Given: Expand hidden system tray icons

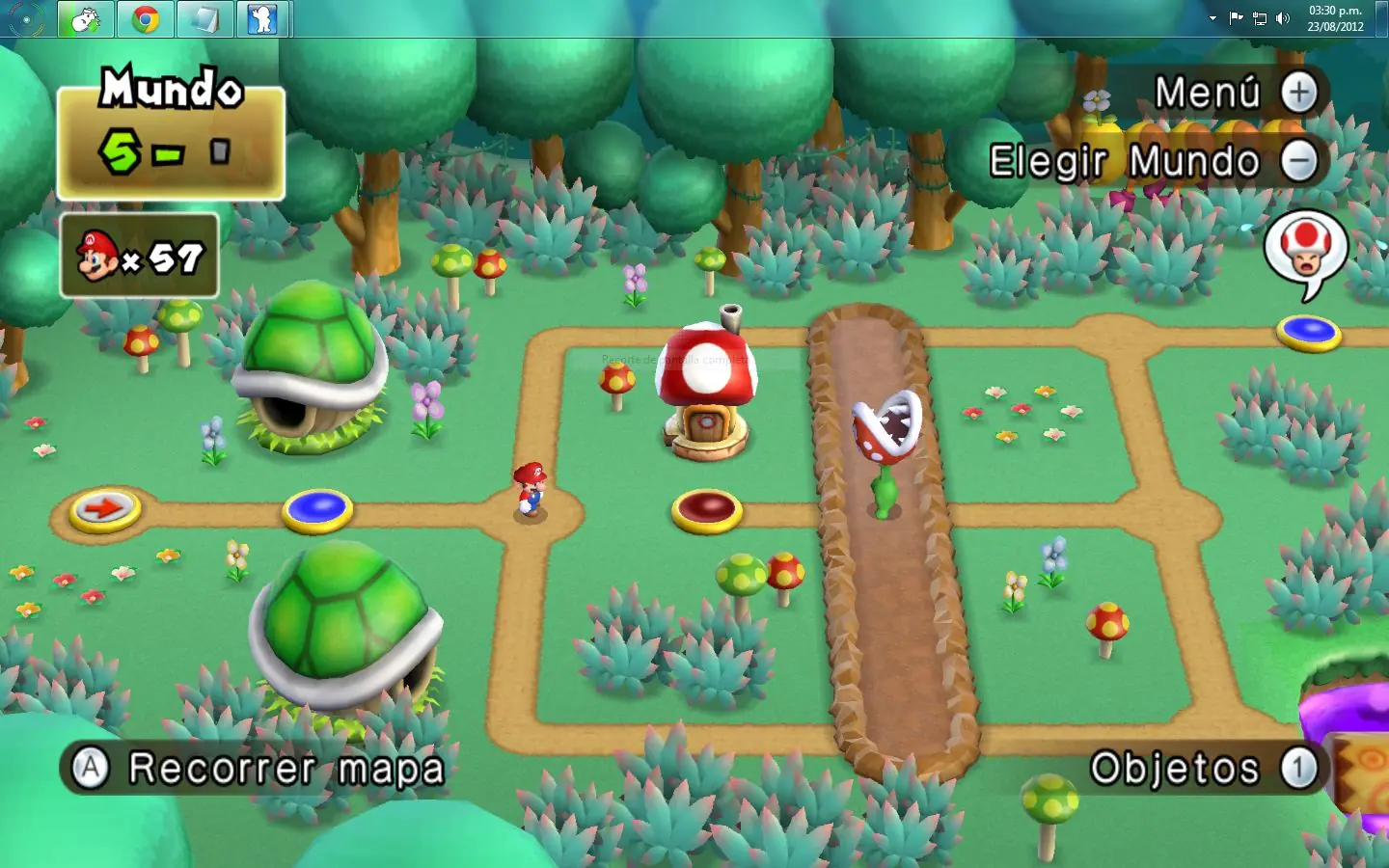Looking at the screenshot, I should (x=1212, y=17).
